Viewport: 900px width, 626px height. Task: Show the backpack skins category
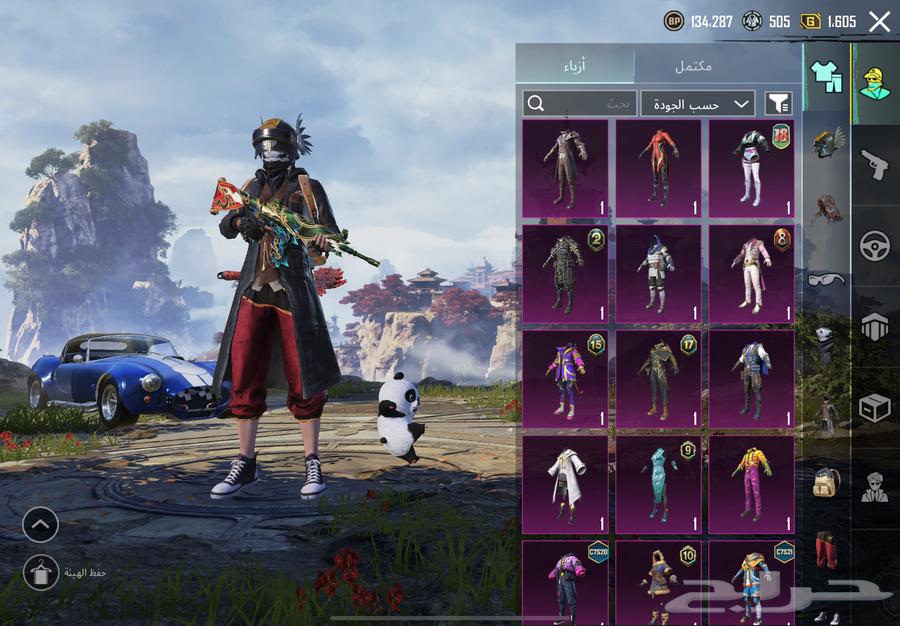click(x=826, y=482)
